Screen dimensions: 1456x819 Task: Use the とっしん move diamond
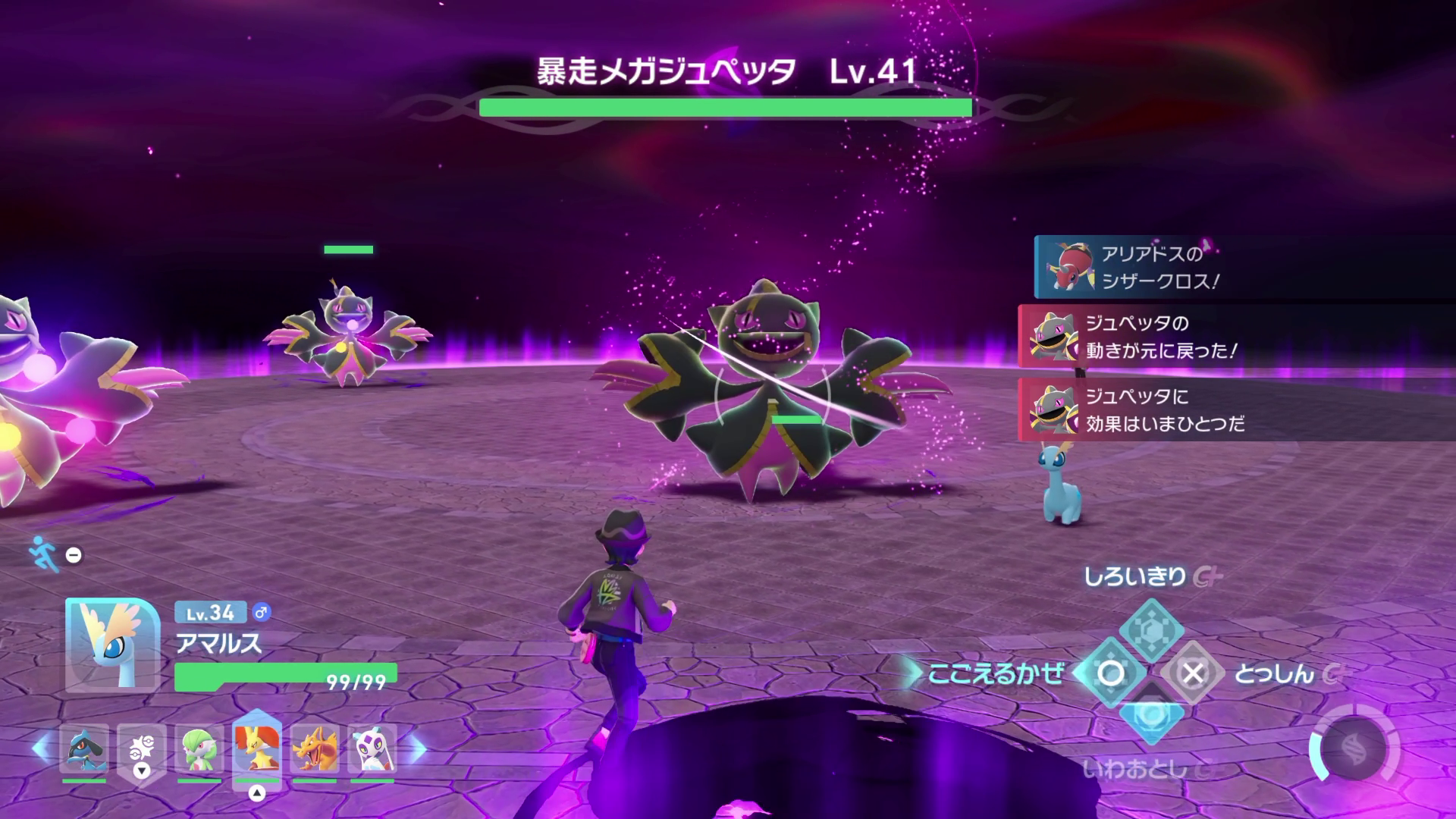pyautogui.click(x=1192, y=673)
